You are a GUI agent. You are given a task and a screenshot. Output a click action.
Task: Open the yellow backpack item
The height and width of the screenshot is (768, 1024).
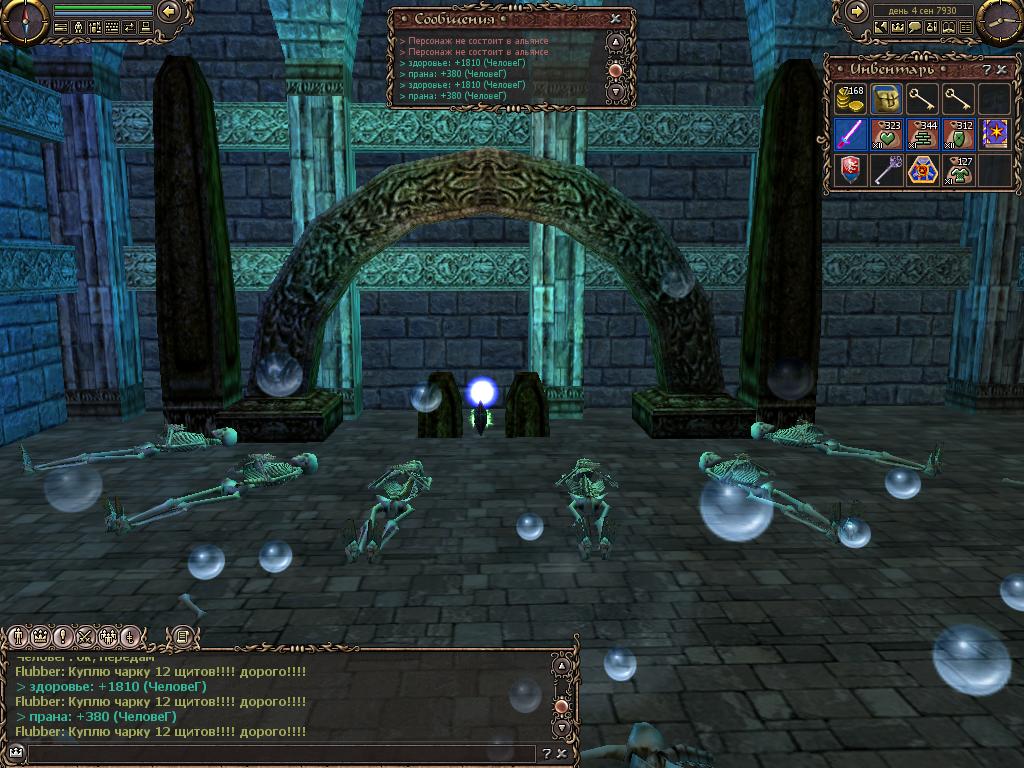click(886, 98)
